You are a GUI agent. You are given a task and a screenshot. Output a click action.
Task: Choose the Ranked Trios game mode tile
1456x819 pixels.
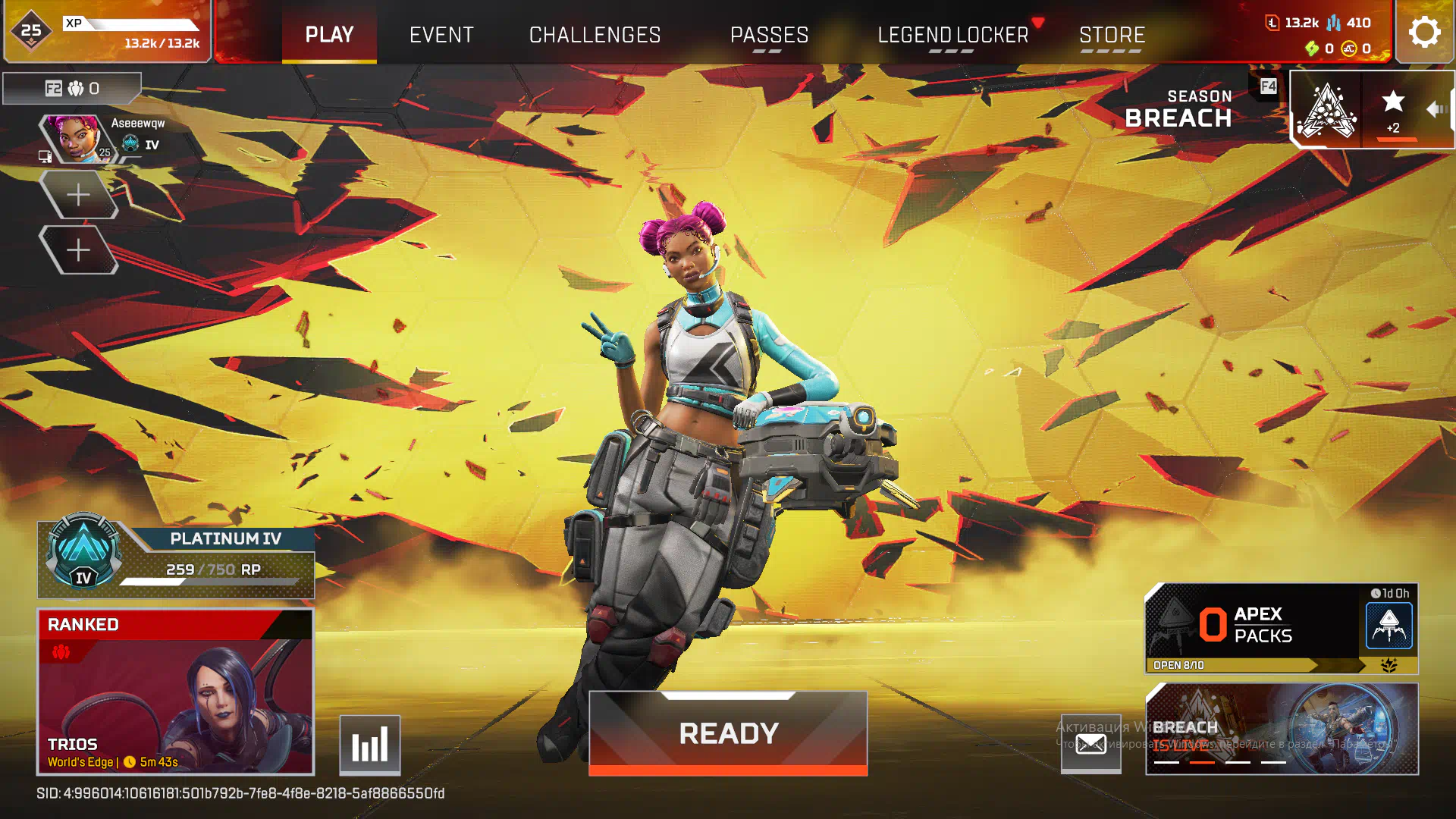[175, 692]
